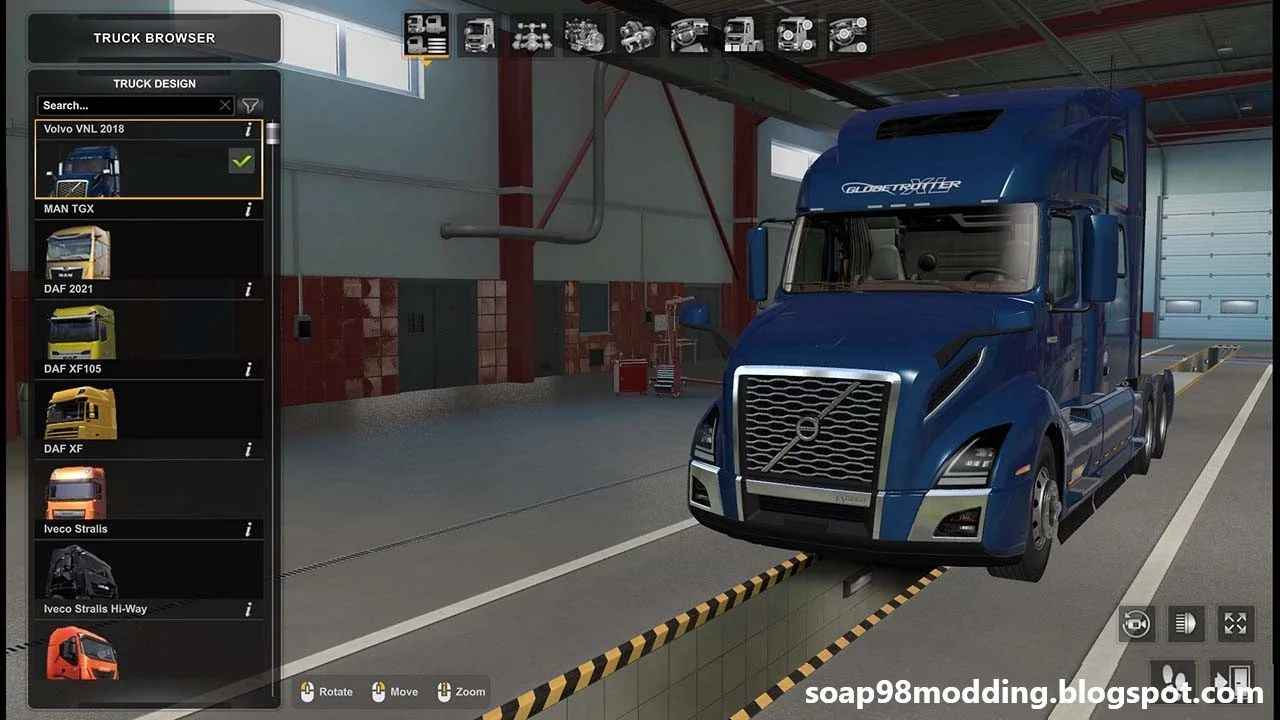This screenshot has width=1280, height=720.
Task: Open the Cabin customization category
Action: point(478,35)
